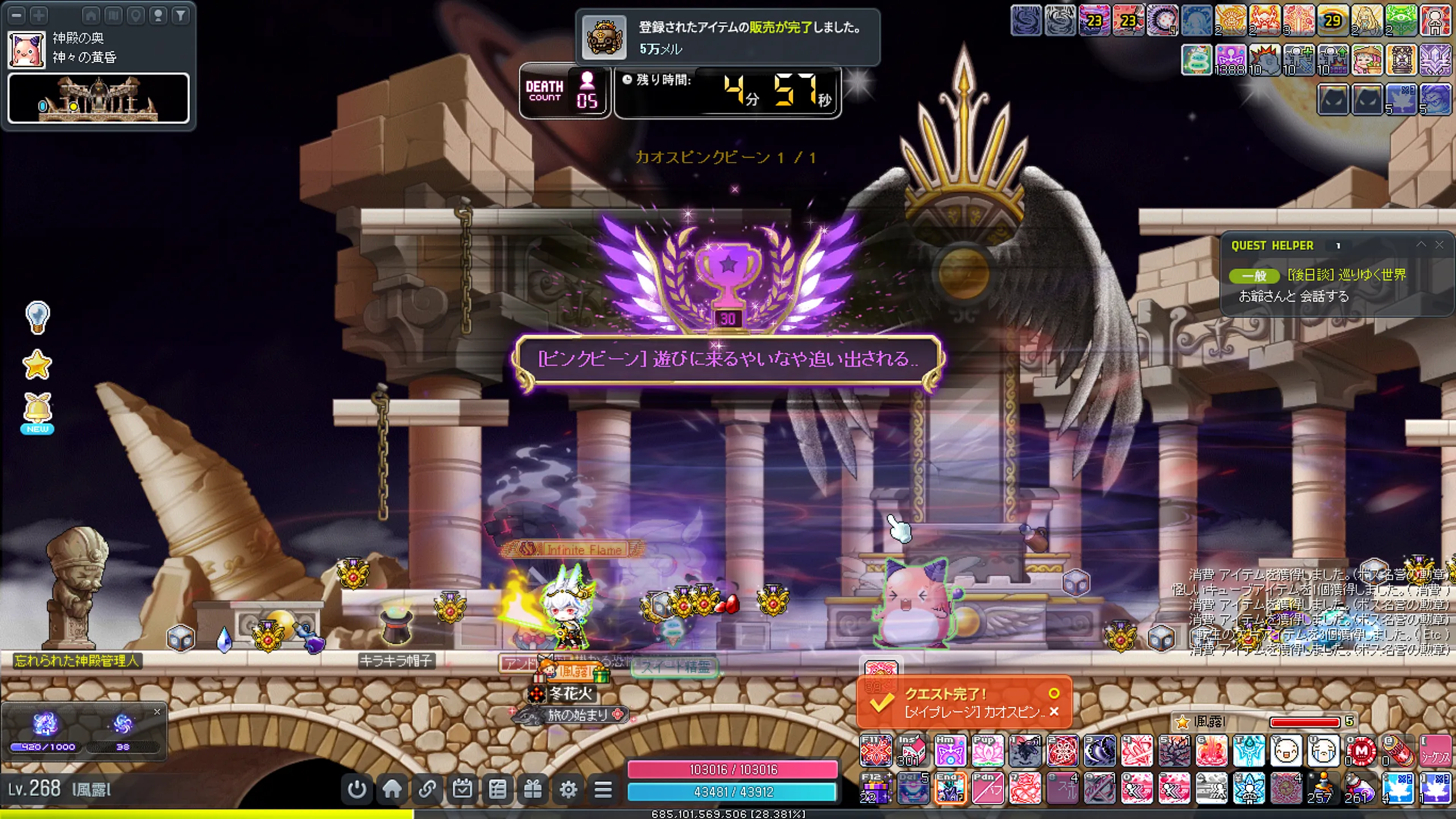
Task: Click the yellow star event icon
Action: coord(37,365)
